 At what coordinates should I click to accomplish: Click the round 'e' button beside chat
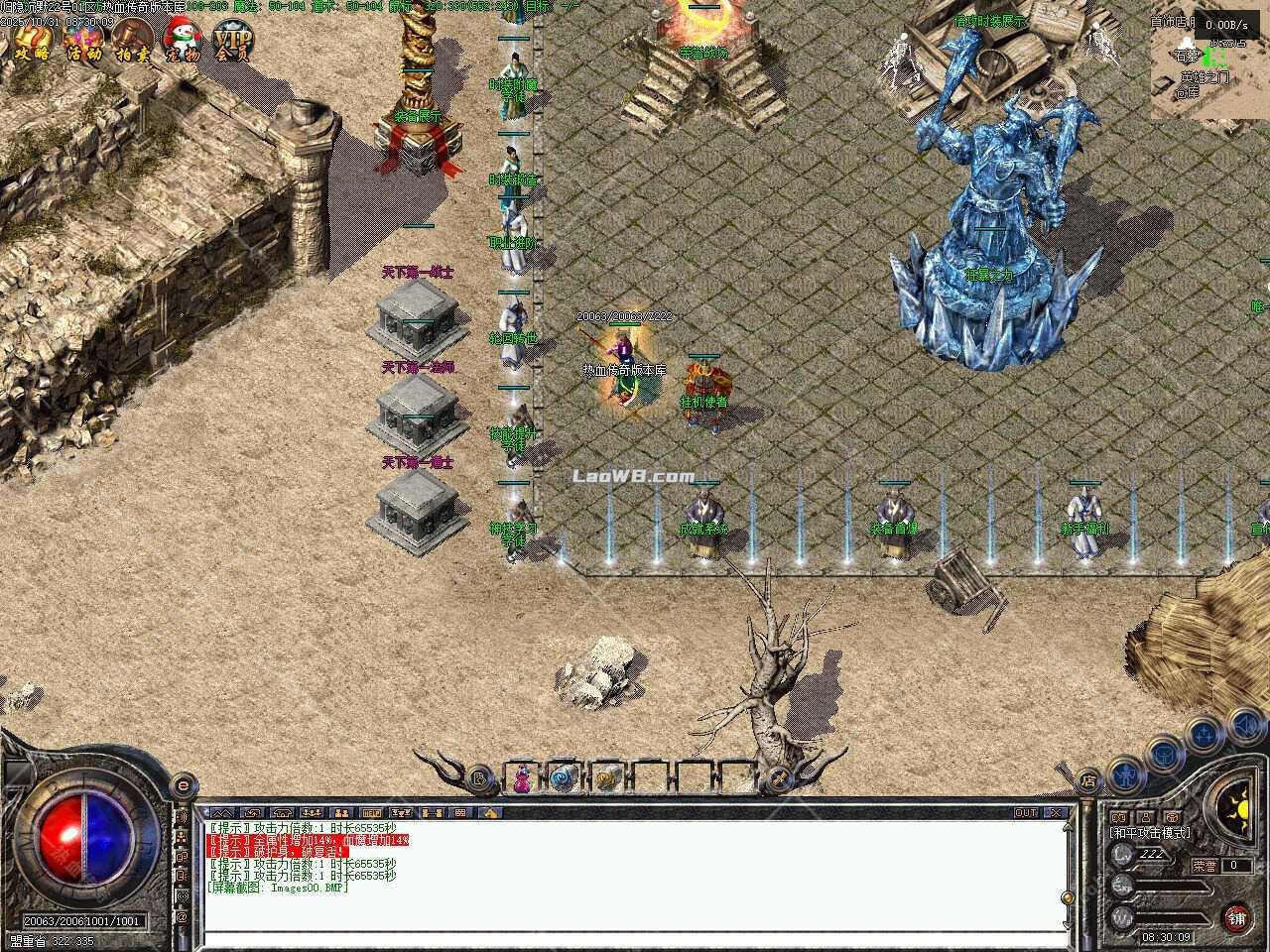click(x=183, y=784)
